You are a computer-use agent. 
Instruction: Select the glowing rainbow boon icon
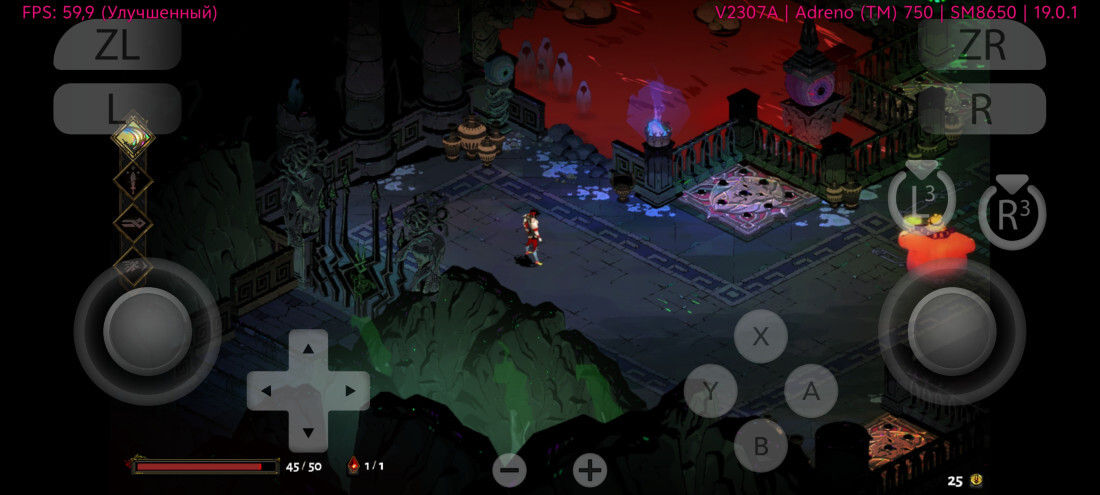pos(132,138)
